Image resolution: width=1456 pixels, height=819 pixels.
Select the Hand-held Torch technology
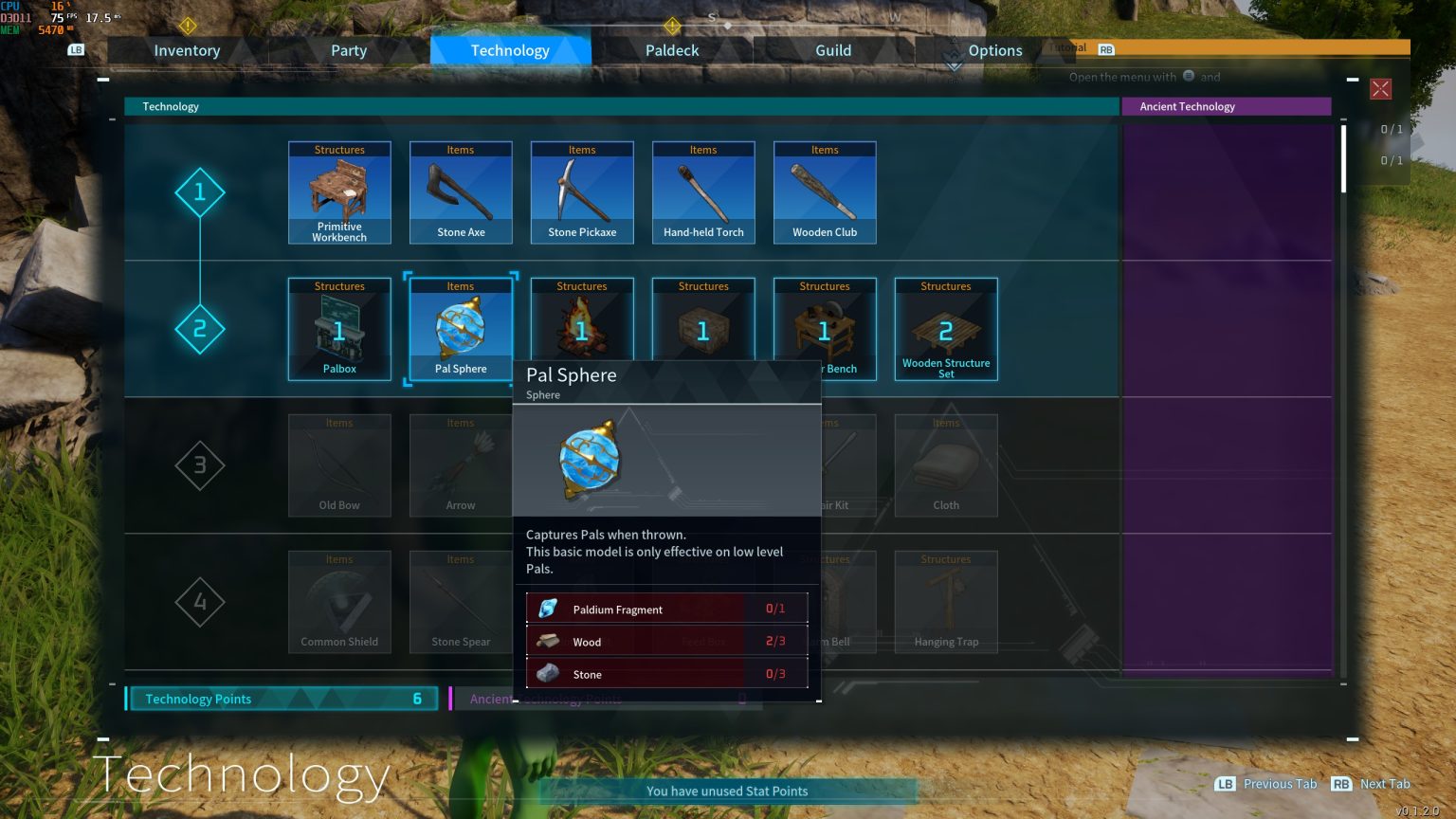click(703, 192)
